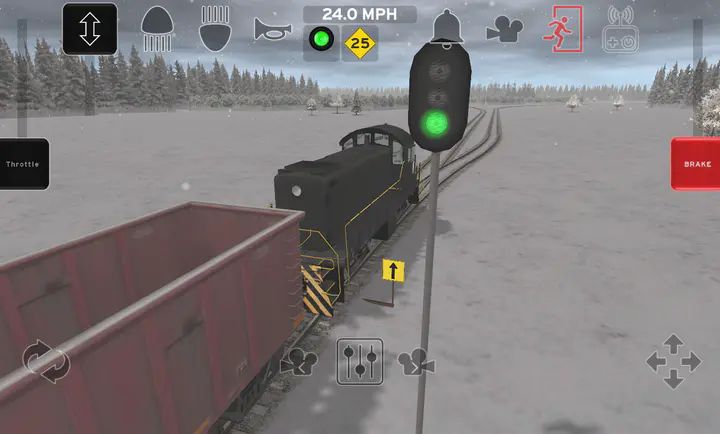Image resolution: width=720 pixels, height=434 pixels.
Task: Tap the circular arrows rotate icon
Action: click(46, 361)
